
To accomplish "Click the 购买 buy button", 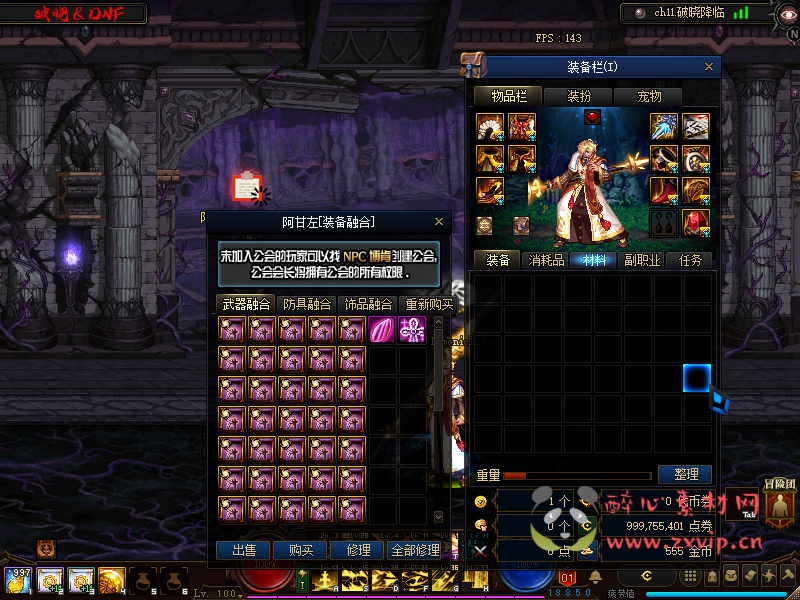I will (x=301, y=550).
